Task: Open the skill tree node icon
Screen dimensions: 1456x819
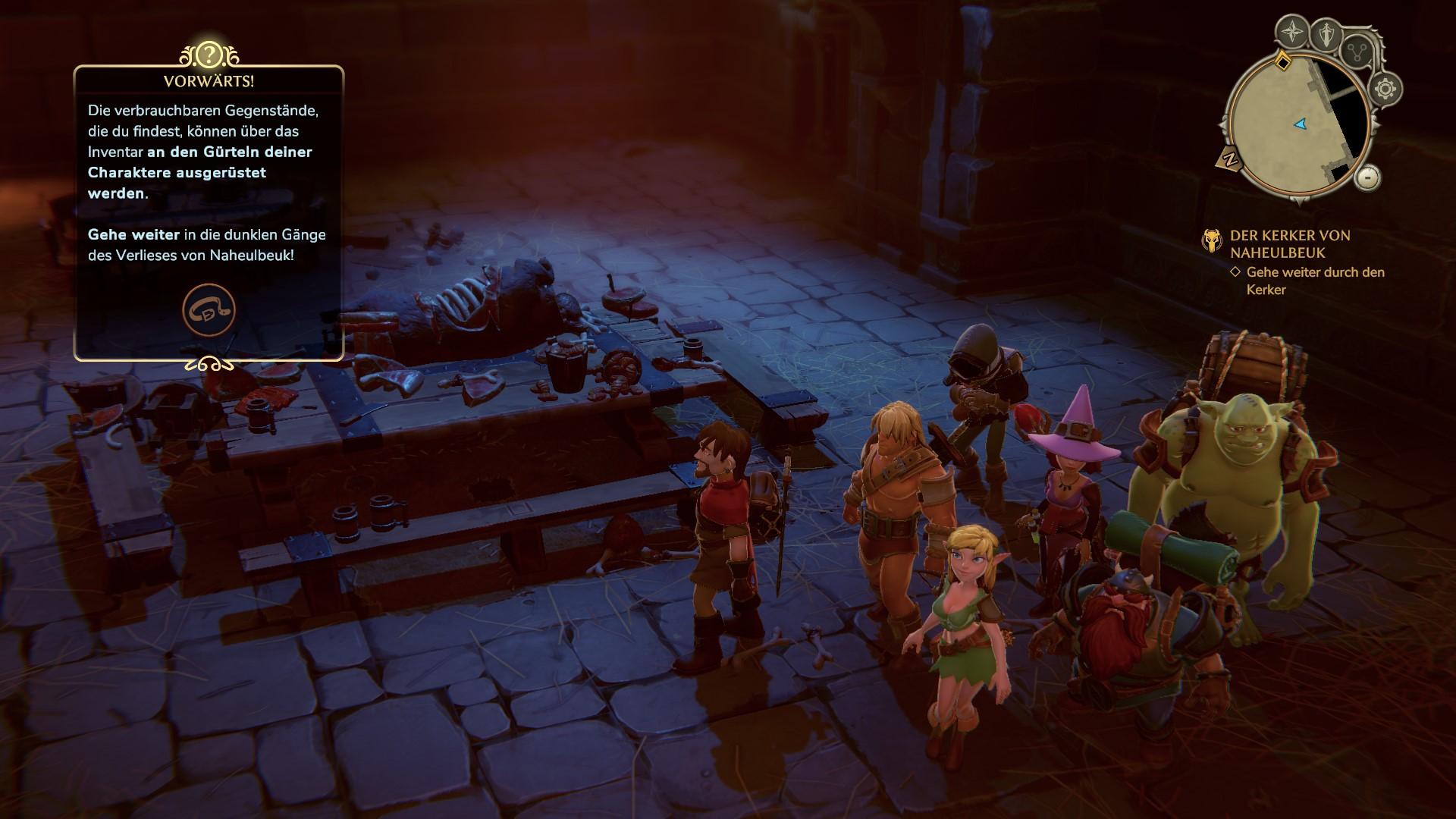Action: click(x=1357, y=52)
